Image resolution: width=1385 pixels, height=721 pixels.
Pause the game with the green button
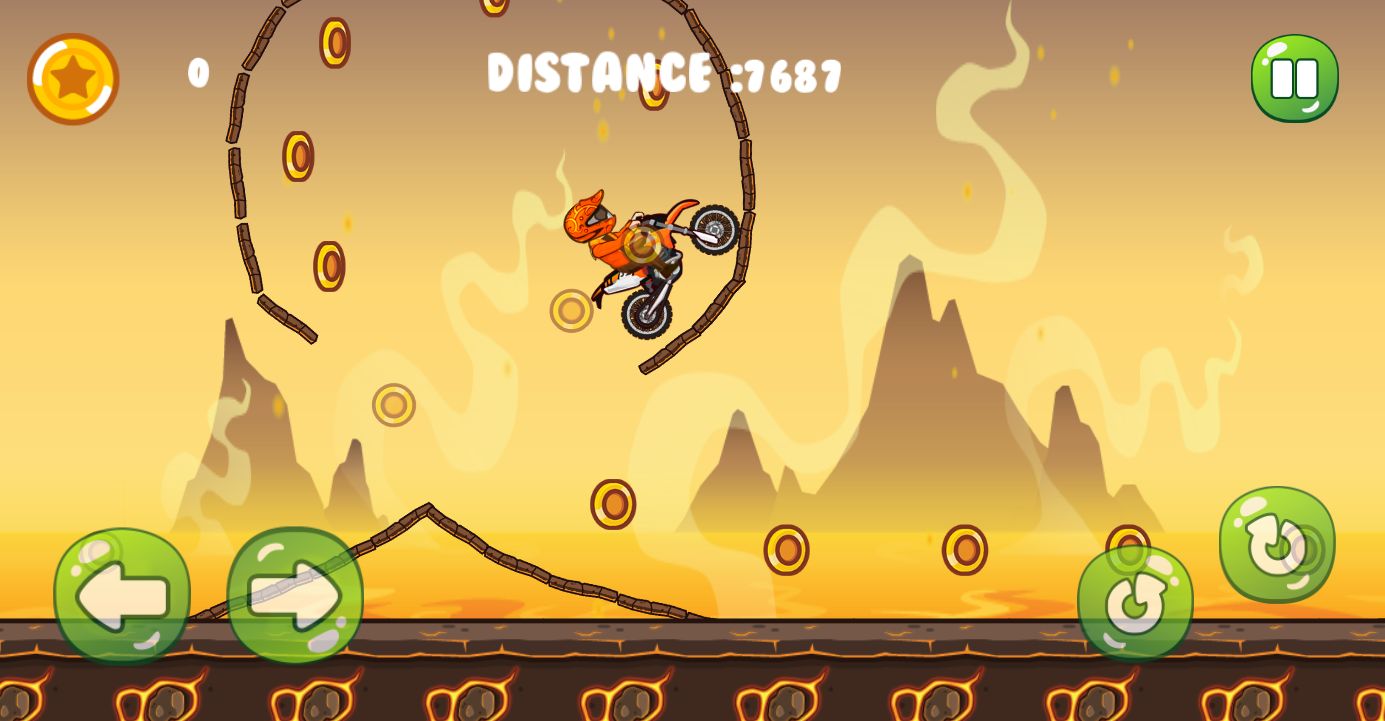pyautogui.click(x=1294, y=78)
